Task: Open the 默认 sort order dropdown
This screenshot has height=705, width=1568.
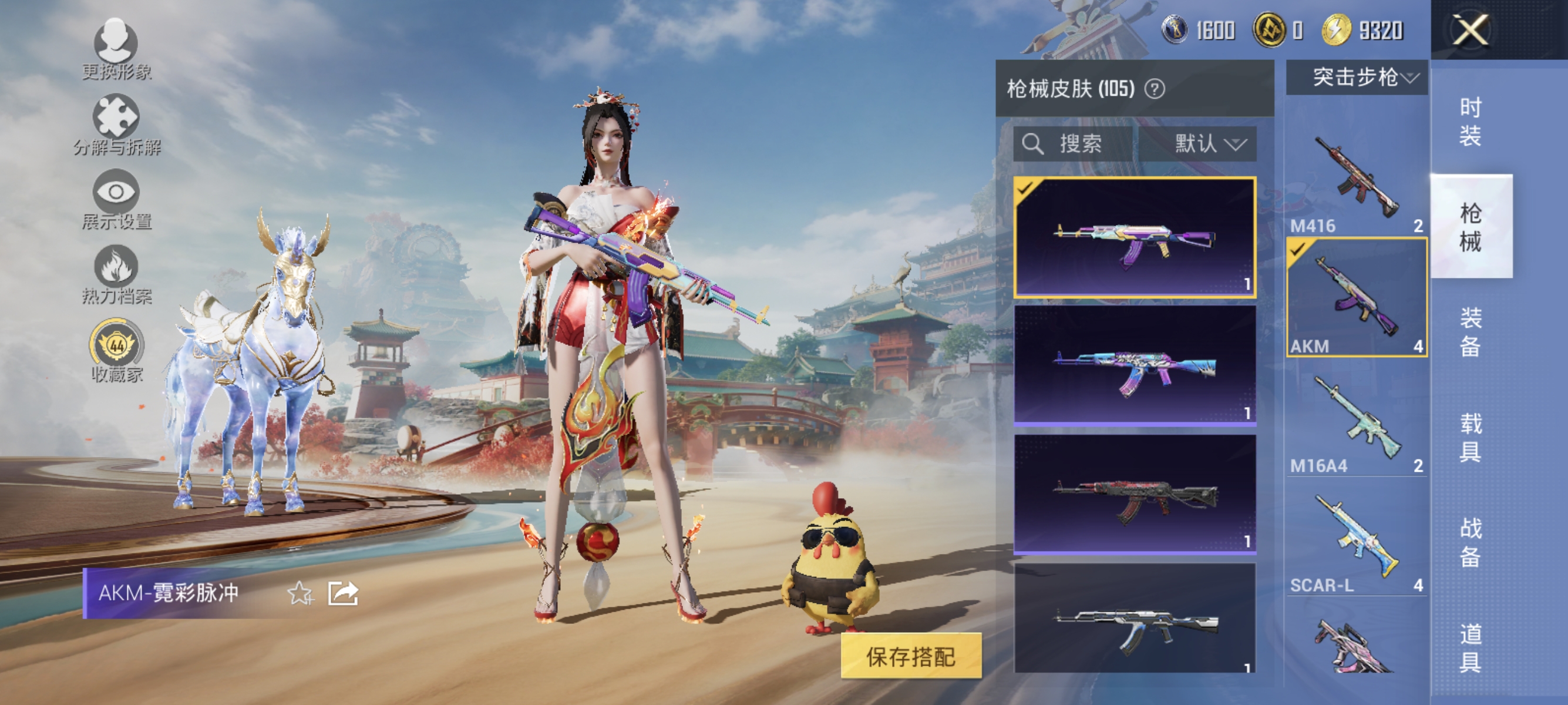Action: (x=1208, y=145)
